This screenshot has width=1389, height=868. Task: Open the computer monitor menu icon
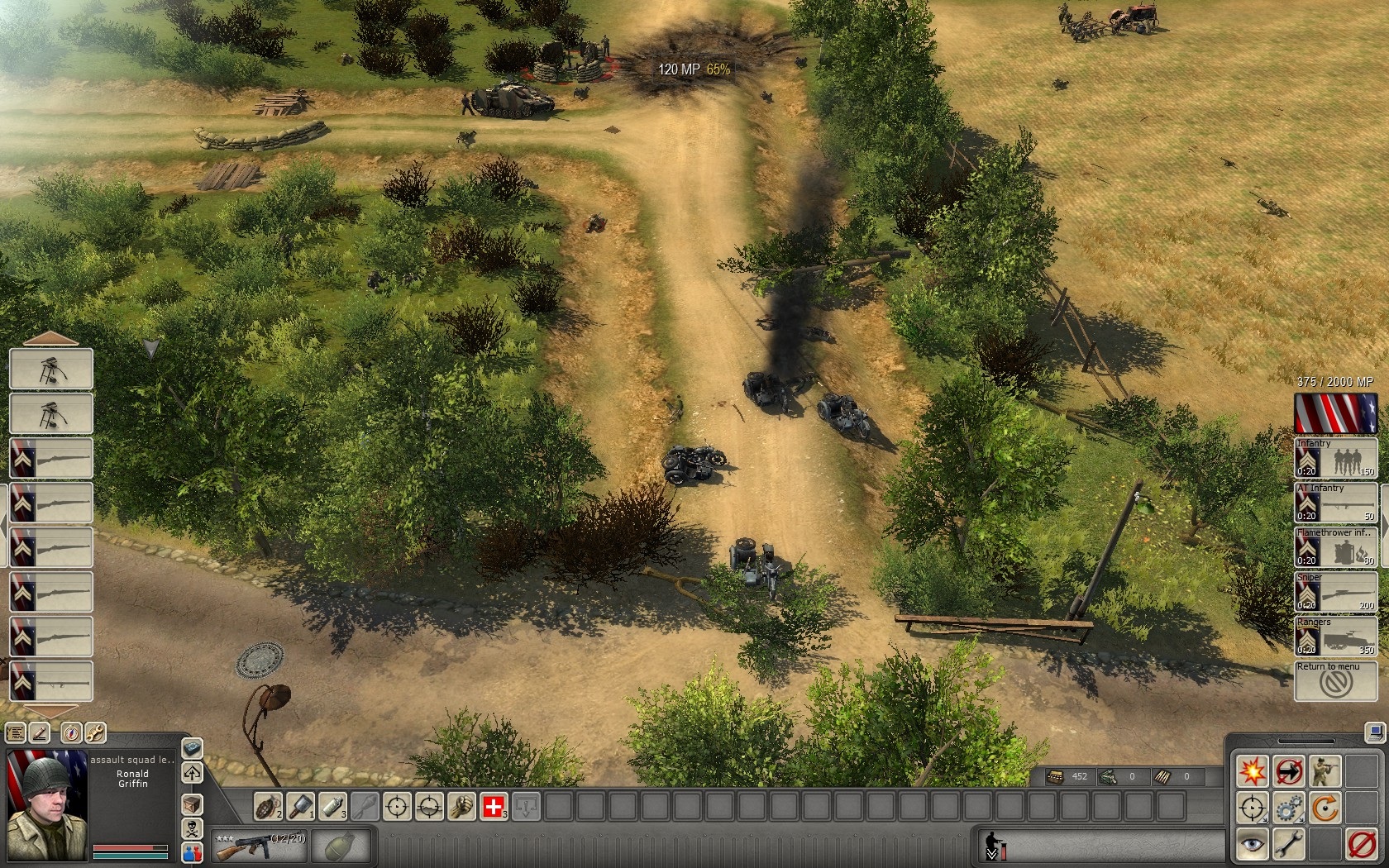1375,732
